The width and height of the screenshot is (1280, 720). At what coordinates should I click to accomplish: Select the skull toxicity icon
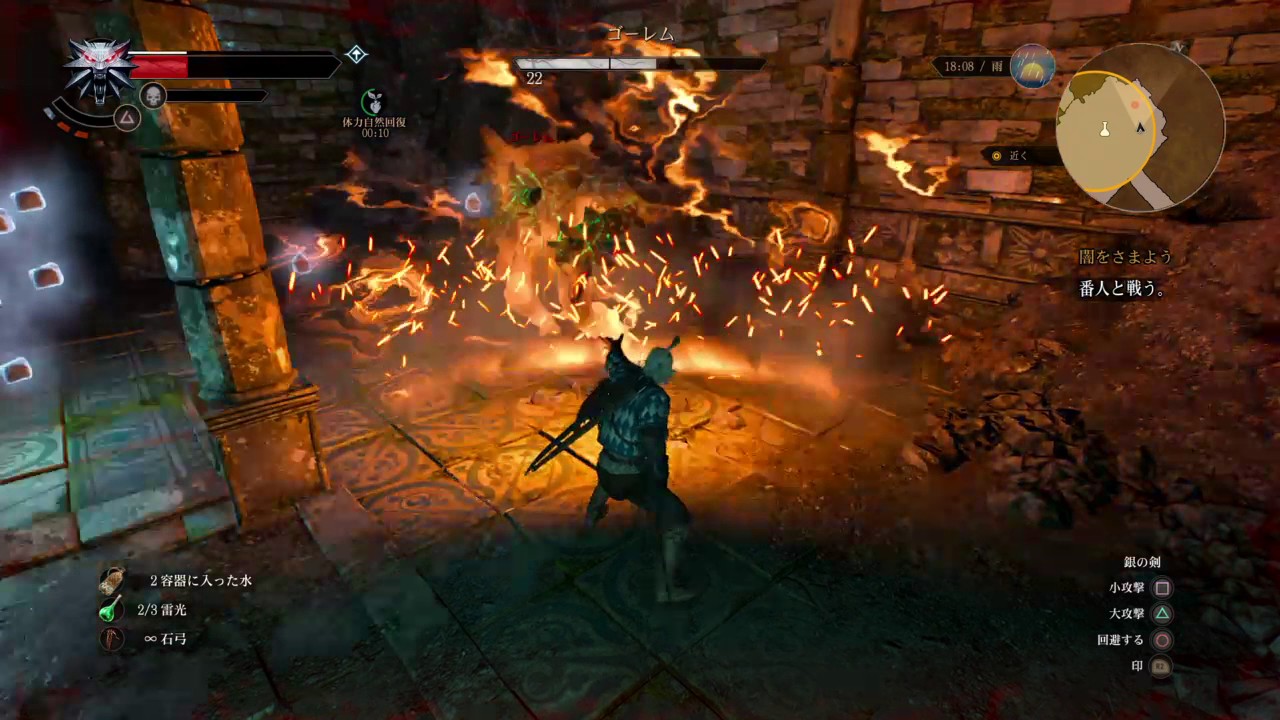coord(152,95)
